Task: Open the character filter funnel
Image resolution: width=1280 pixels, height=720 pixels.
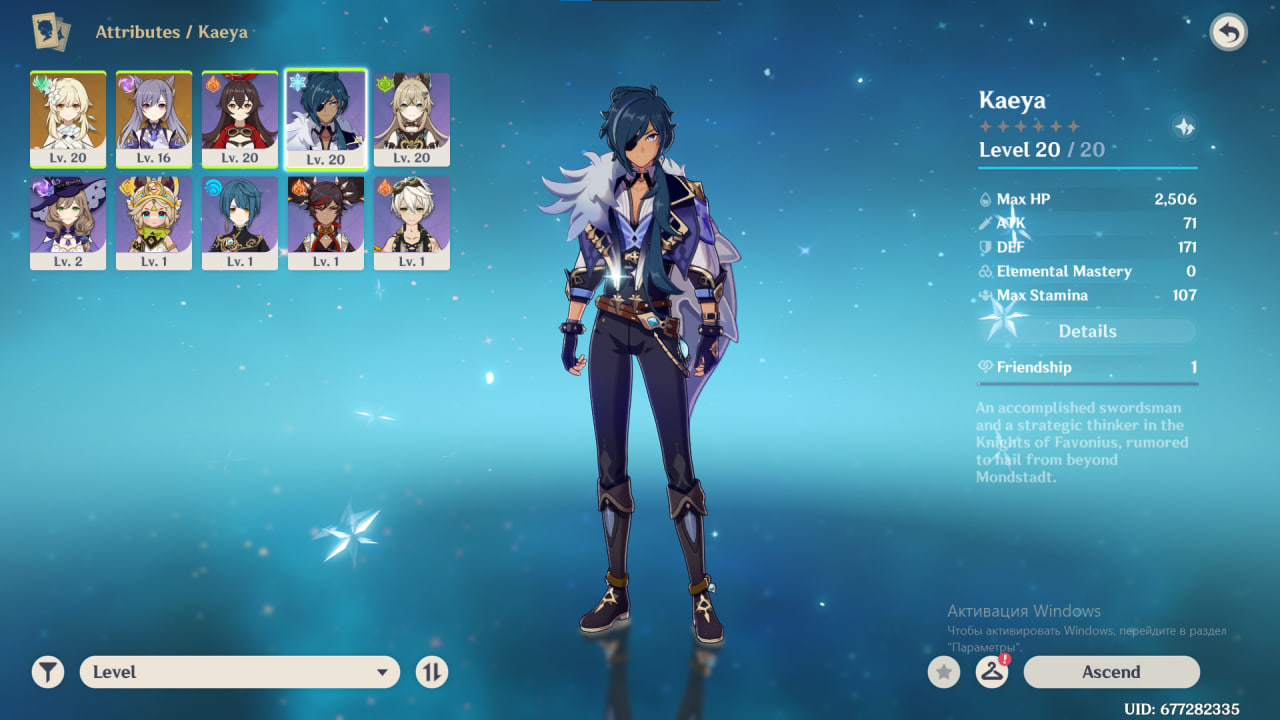Action: pyautogui.click(x=47, y=672)
